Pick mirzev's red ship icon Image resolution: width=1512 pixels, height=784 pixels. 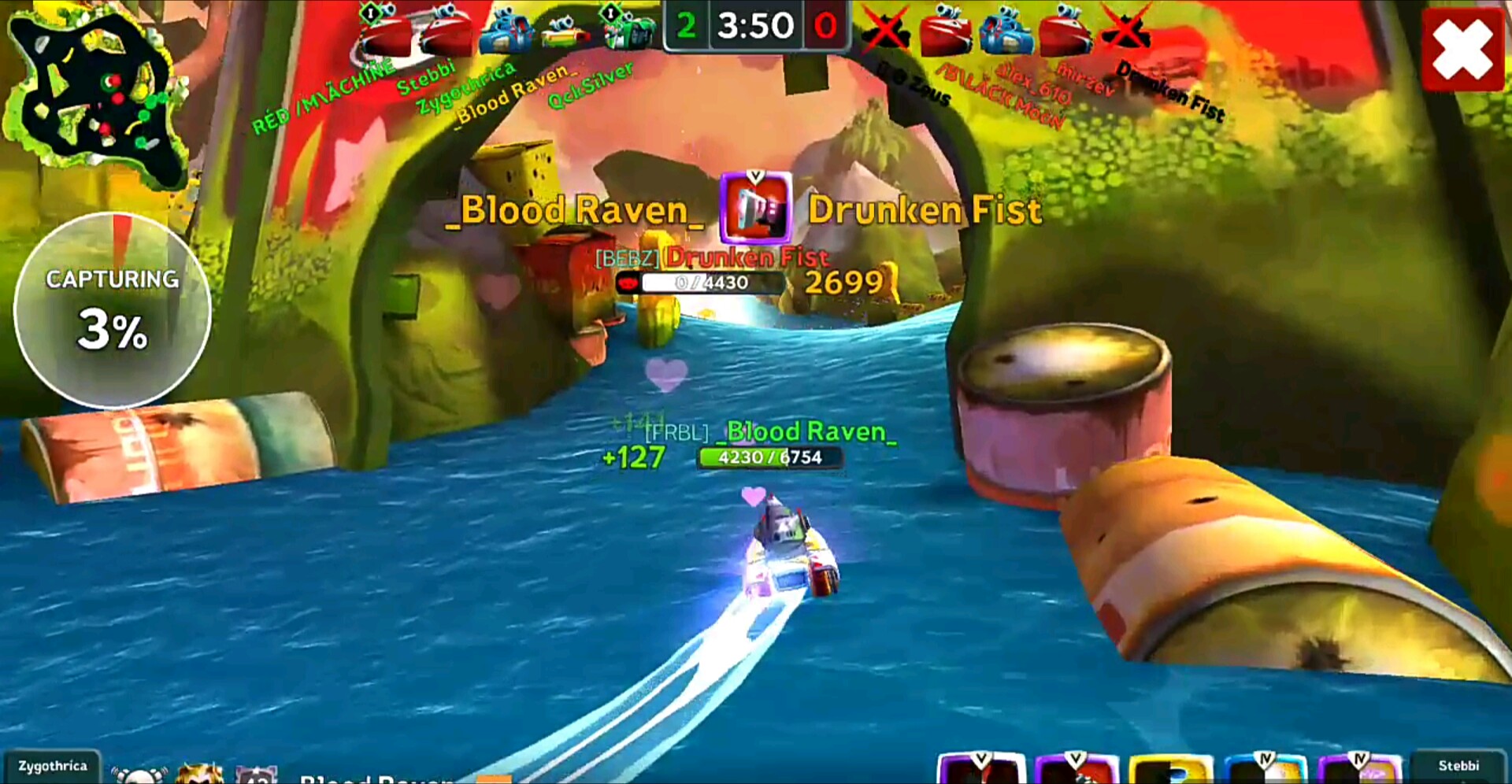(1065, 33)
